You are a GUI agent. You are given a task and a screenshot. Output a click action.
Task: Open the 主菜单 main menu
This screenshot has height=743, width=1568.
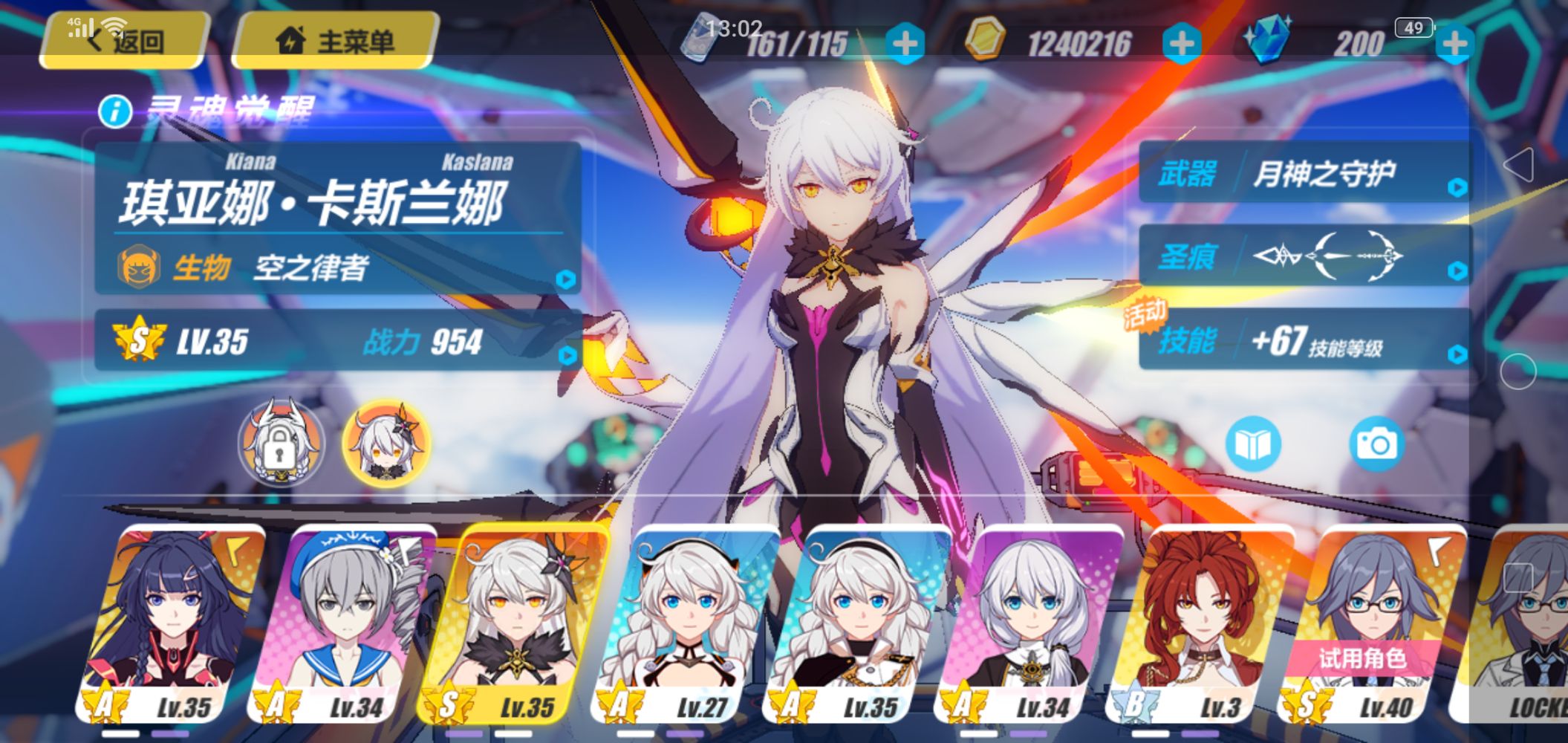(x=334, y=41)
